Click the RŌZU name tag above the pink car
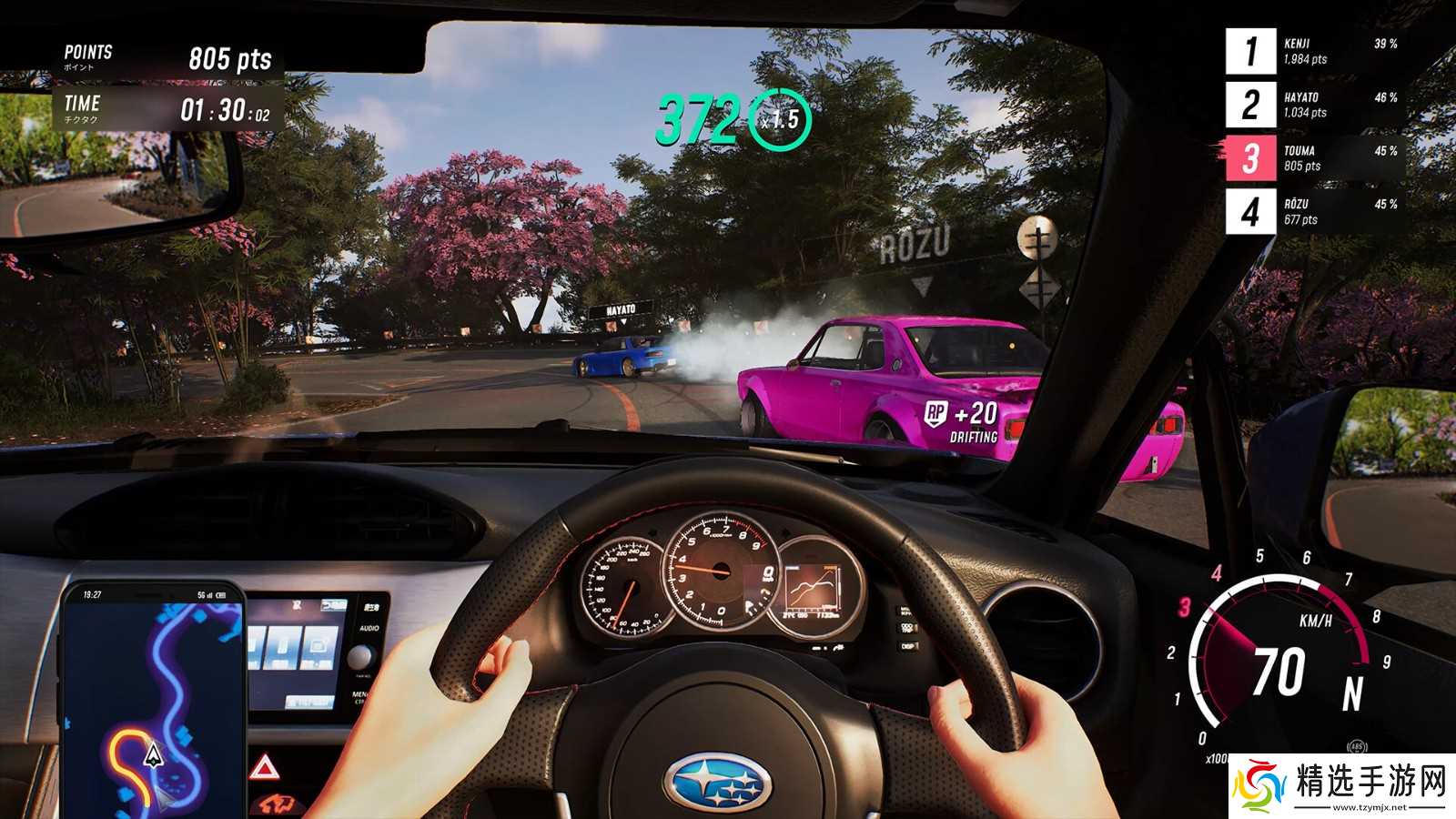 coord(915,246)
